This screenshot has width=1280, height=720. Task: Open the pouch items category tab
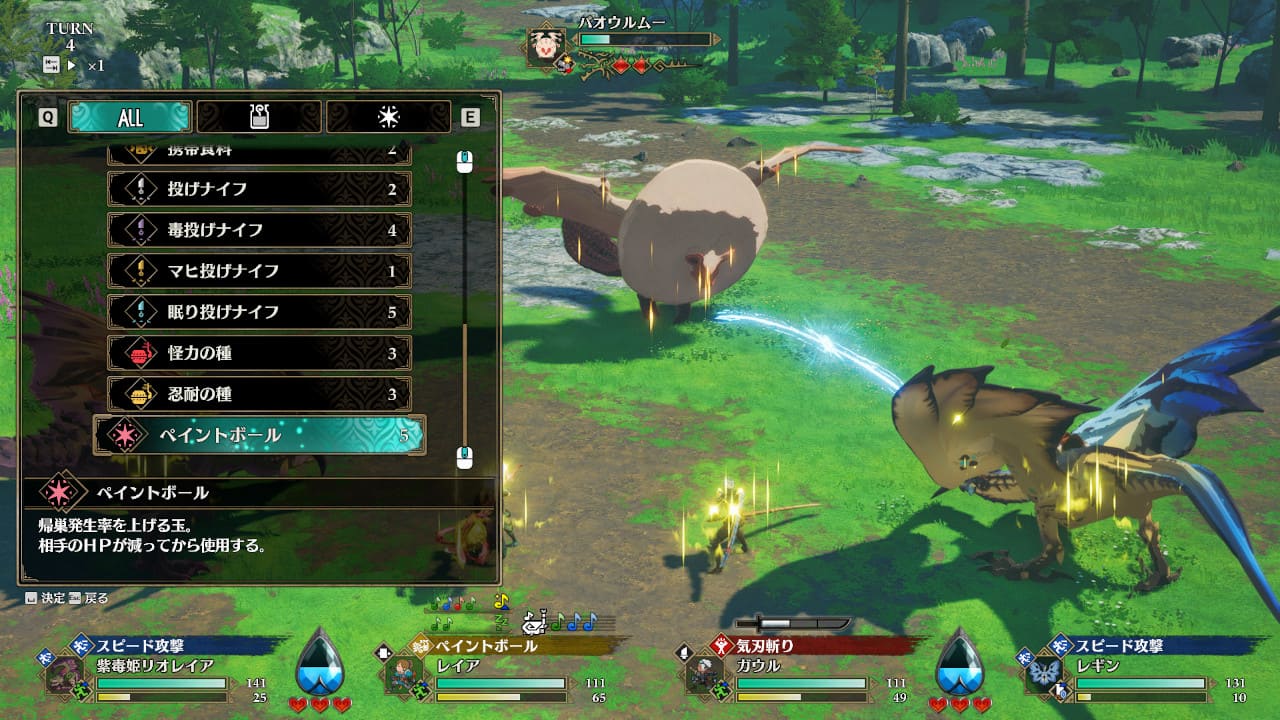(x=259, y=117)
